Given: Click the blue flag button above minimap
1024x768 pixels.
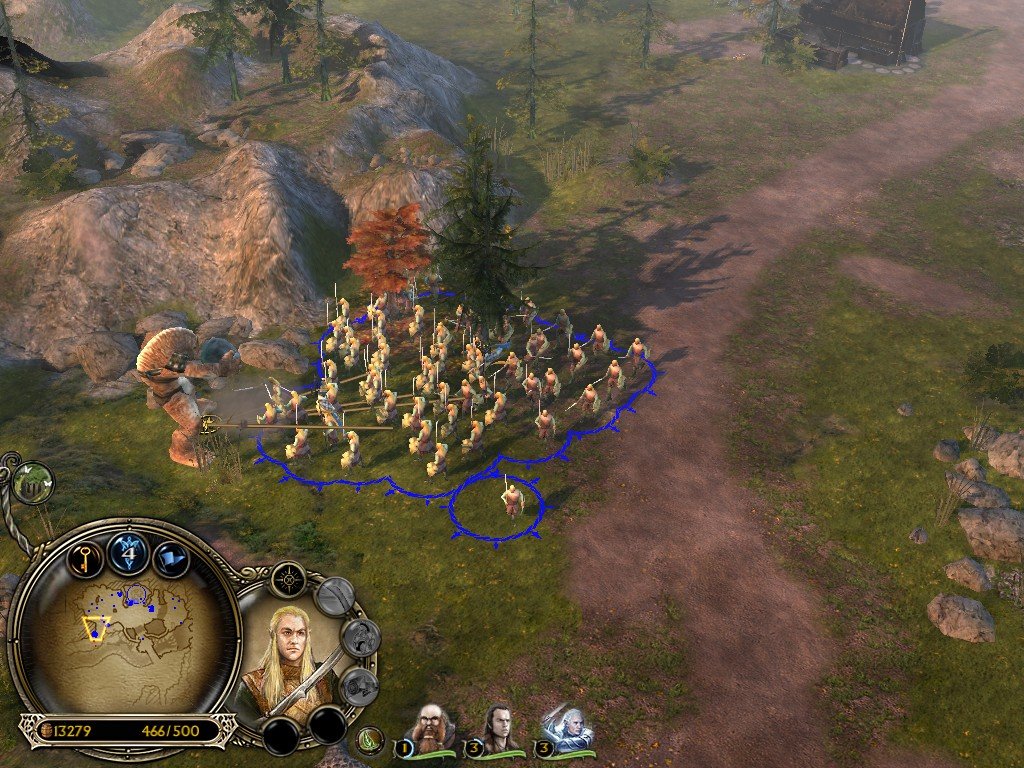Looking at the screenshot, I should click(x=172, y=556).
